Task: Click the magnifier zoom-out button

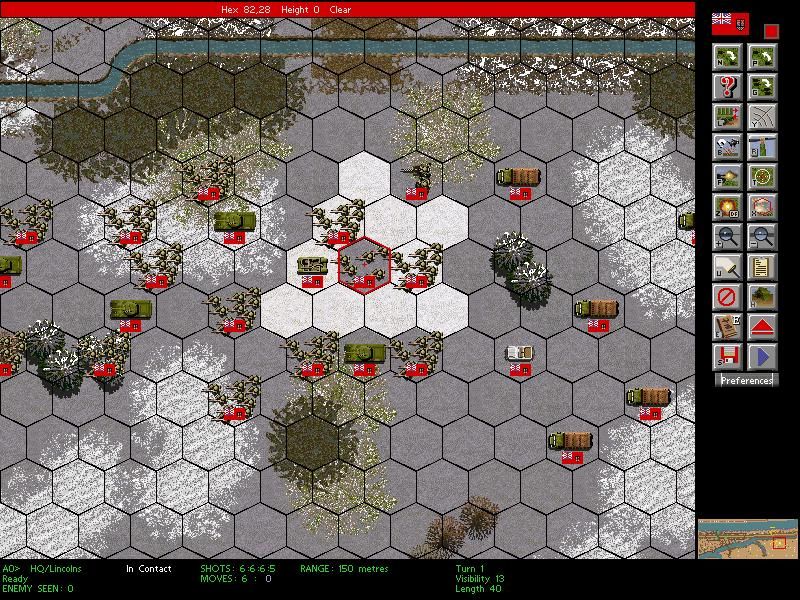Action: pos(762,237)
